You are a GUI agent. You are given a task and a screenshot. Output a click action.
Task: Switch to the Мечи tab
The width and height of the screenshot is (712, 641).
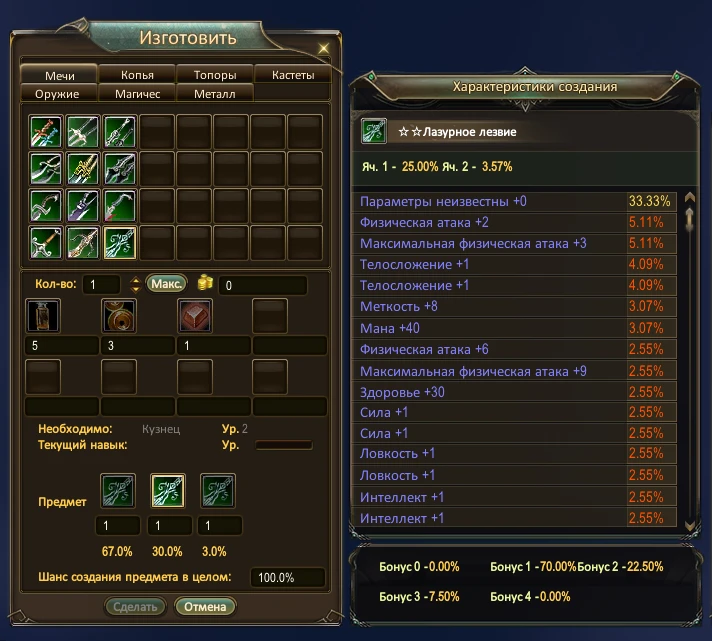(59, 75)
